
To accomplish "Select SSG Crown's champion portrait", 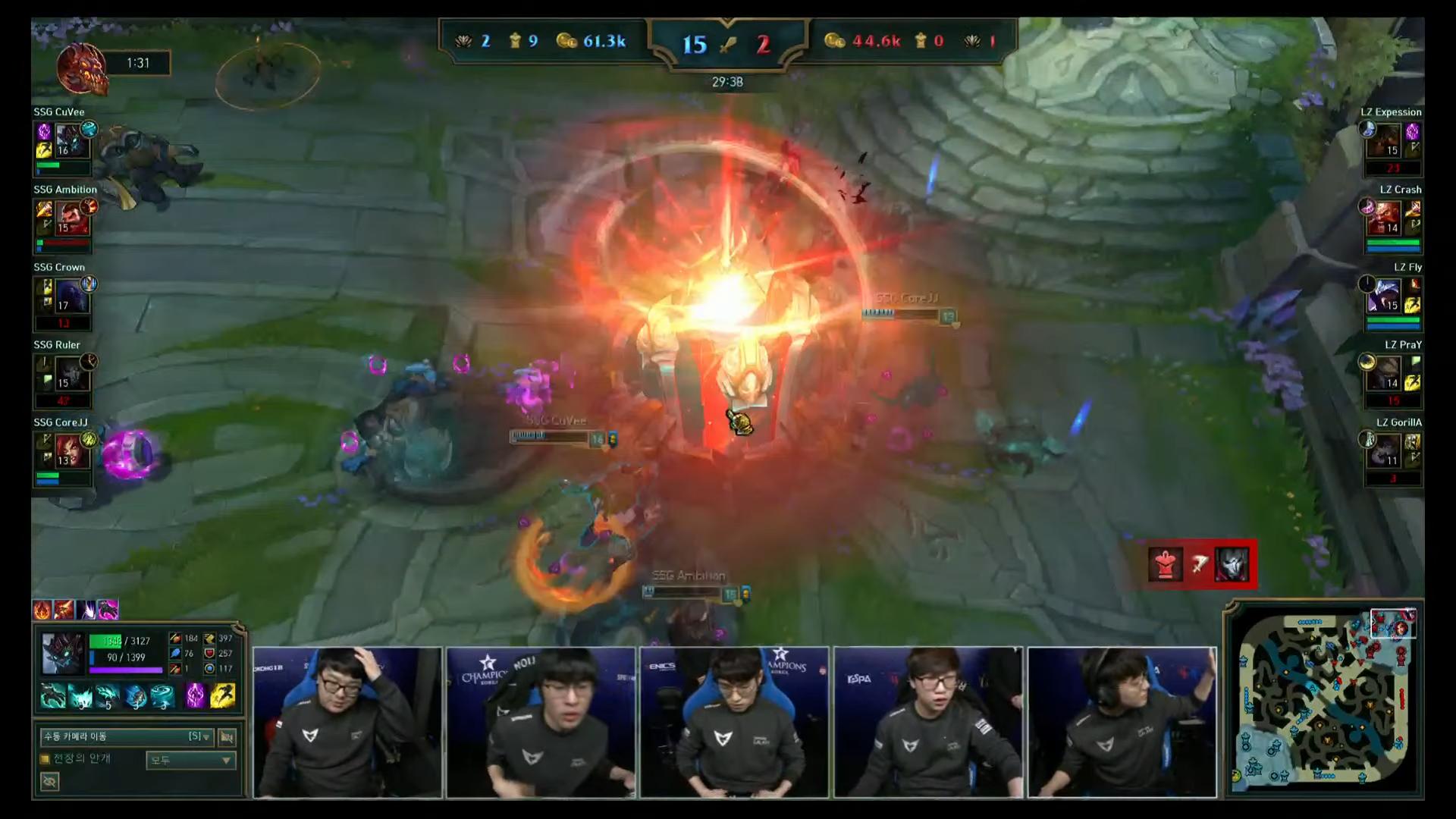I will (71, 297).
